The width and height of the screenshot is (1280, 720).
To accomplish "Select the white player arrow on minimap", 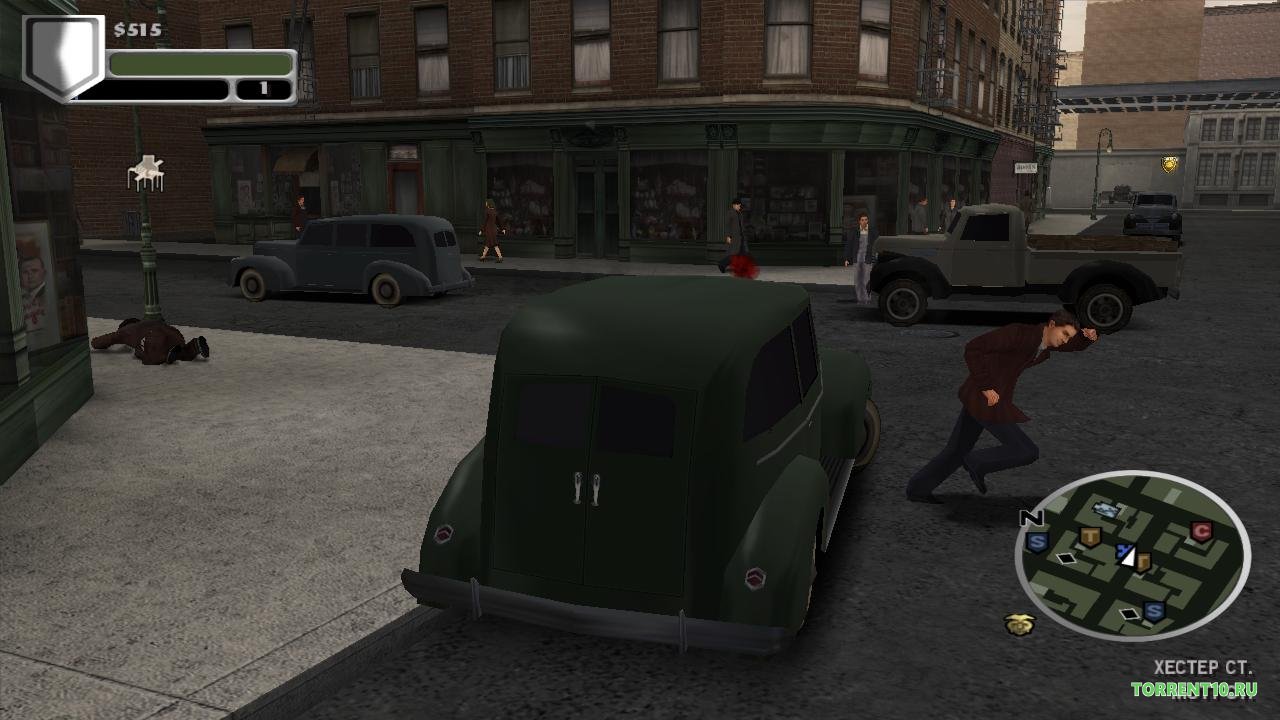I will [1128, 558].
